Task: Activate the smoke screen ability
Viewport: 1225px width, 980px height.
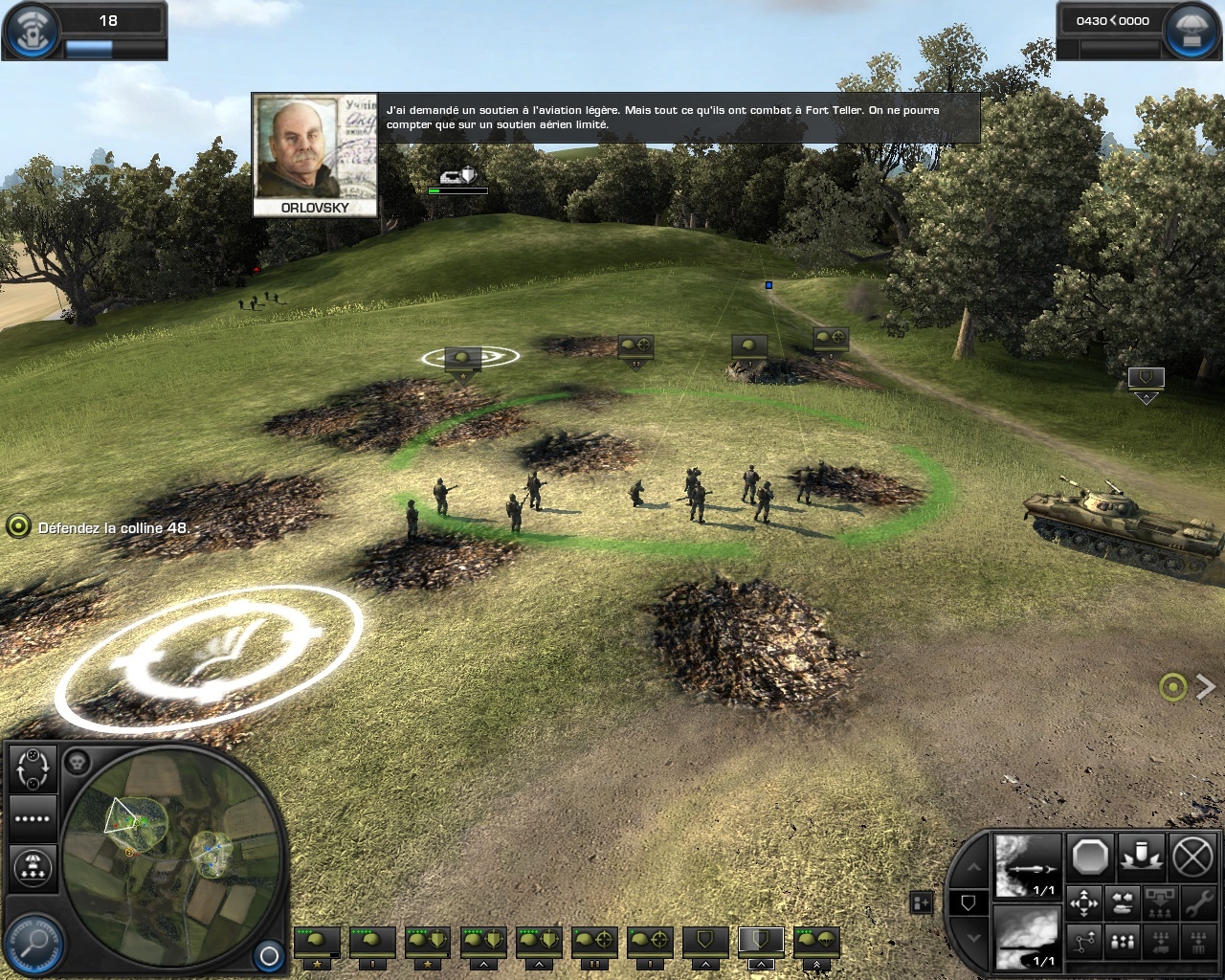Action: pyautogui.click(x=1028, y=939)
